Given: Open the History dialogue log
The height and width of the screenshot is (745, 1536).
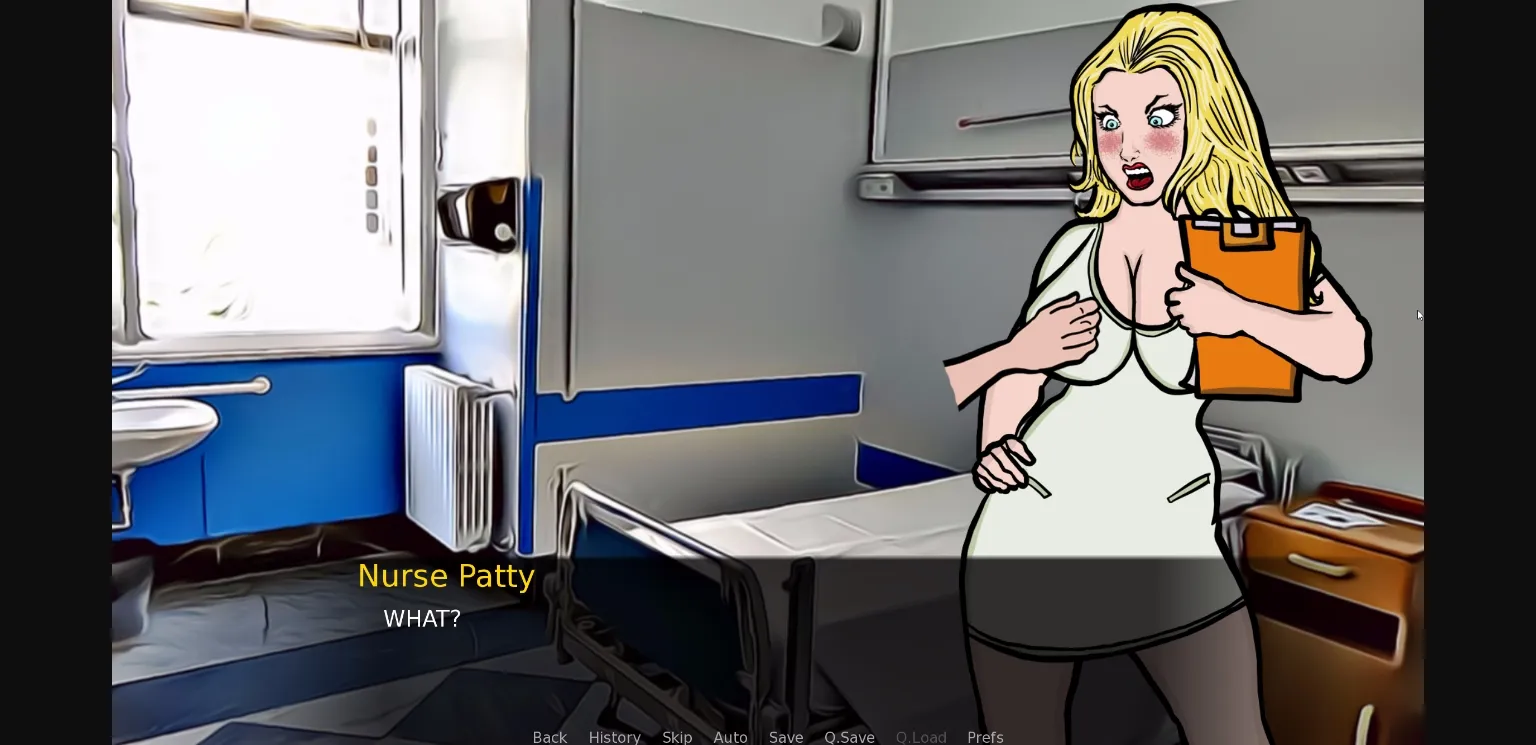Looking at the screenshot, I should pyautogui.click(x=614, y=738).
